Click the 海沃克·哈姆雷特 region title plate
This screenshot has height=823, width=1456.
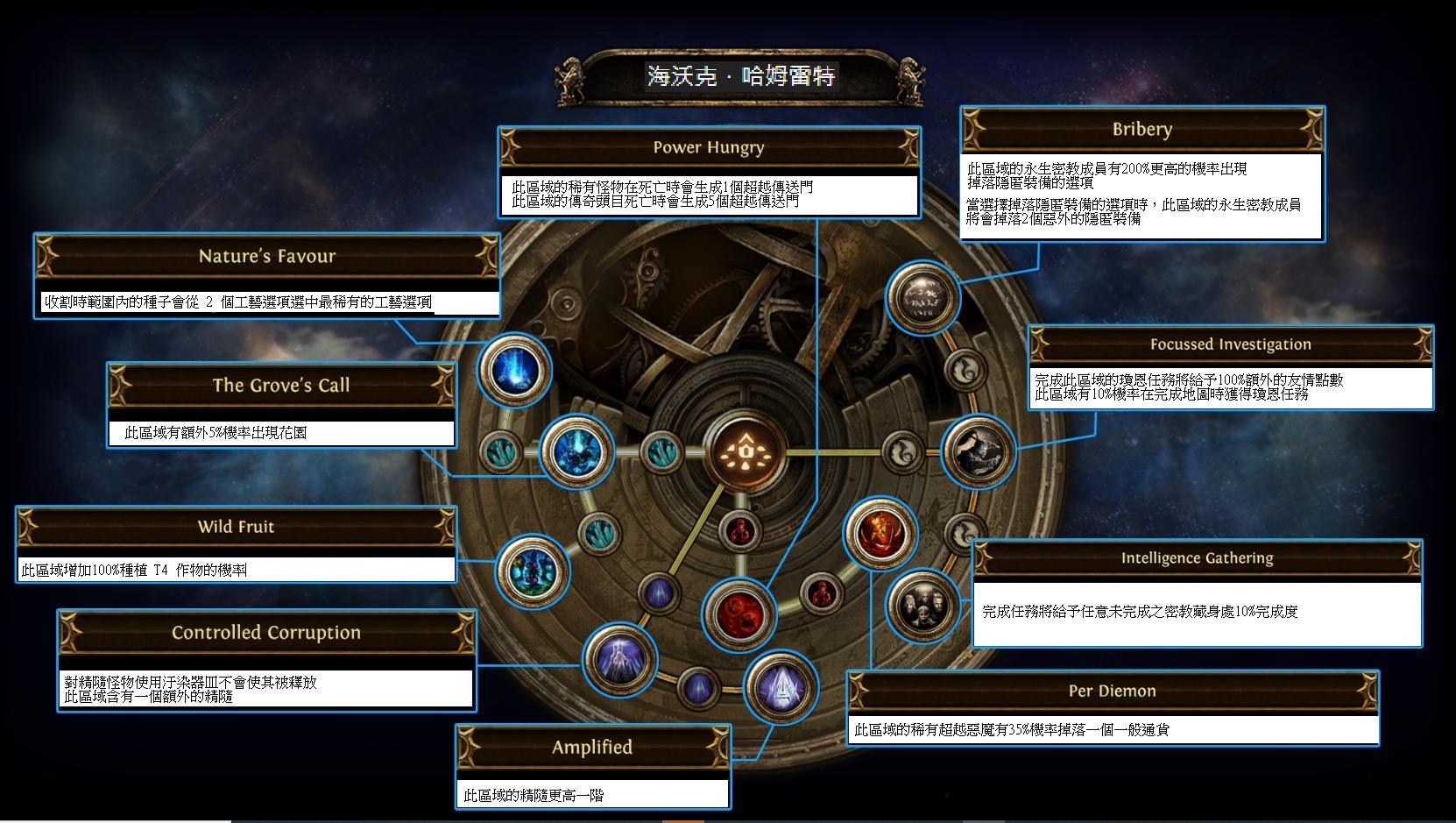740,77
